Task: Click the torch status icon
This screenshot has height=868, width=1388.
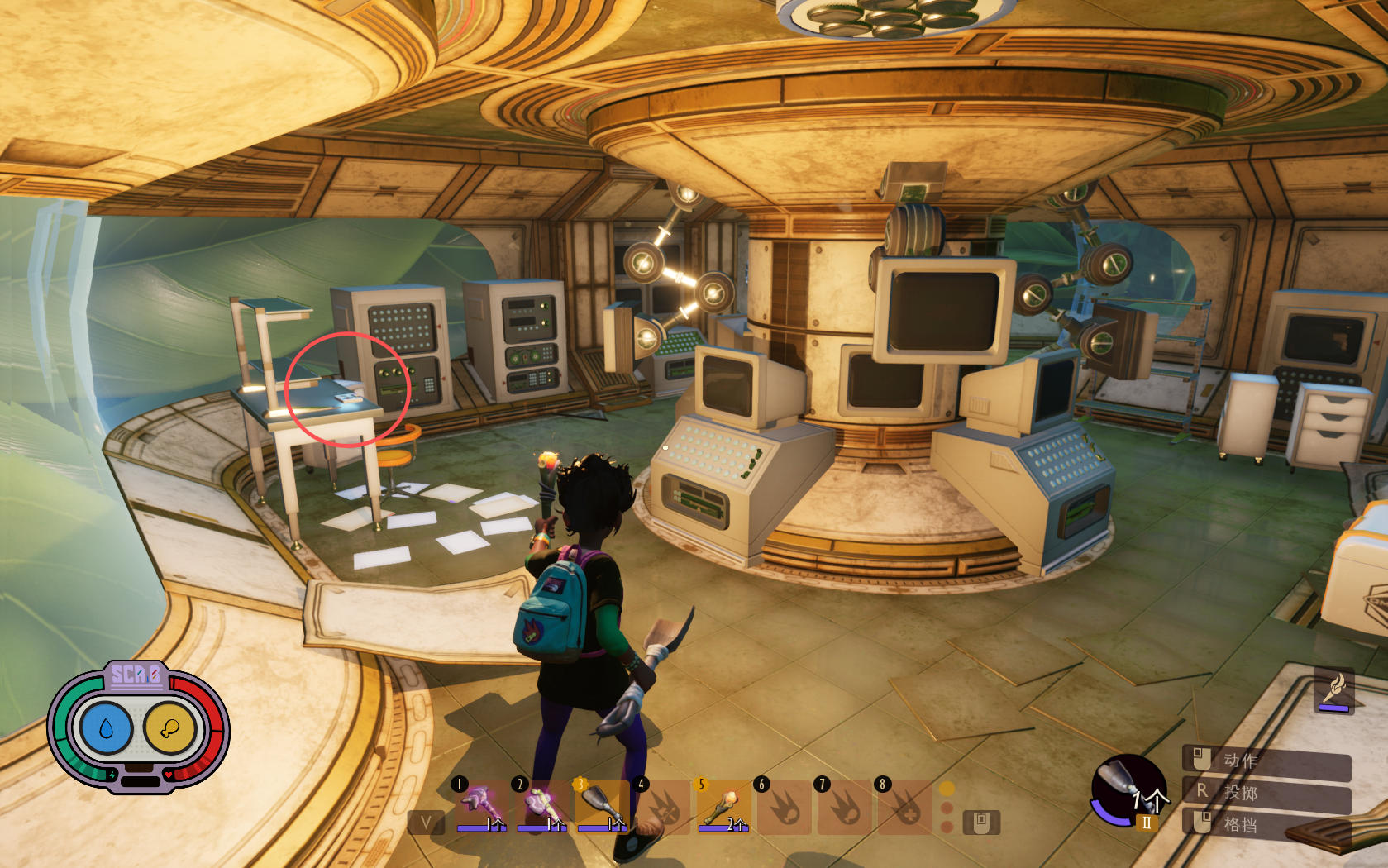Action: coord(1333,690)
